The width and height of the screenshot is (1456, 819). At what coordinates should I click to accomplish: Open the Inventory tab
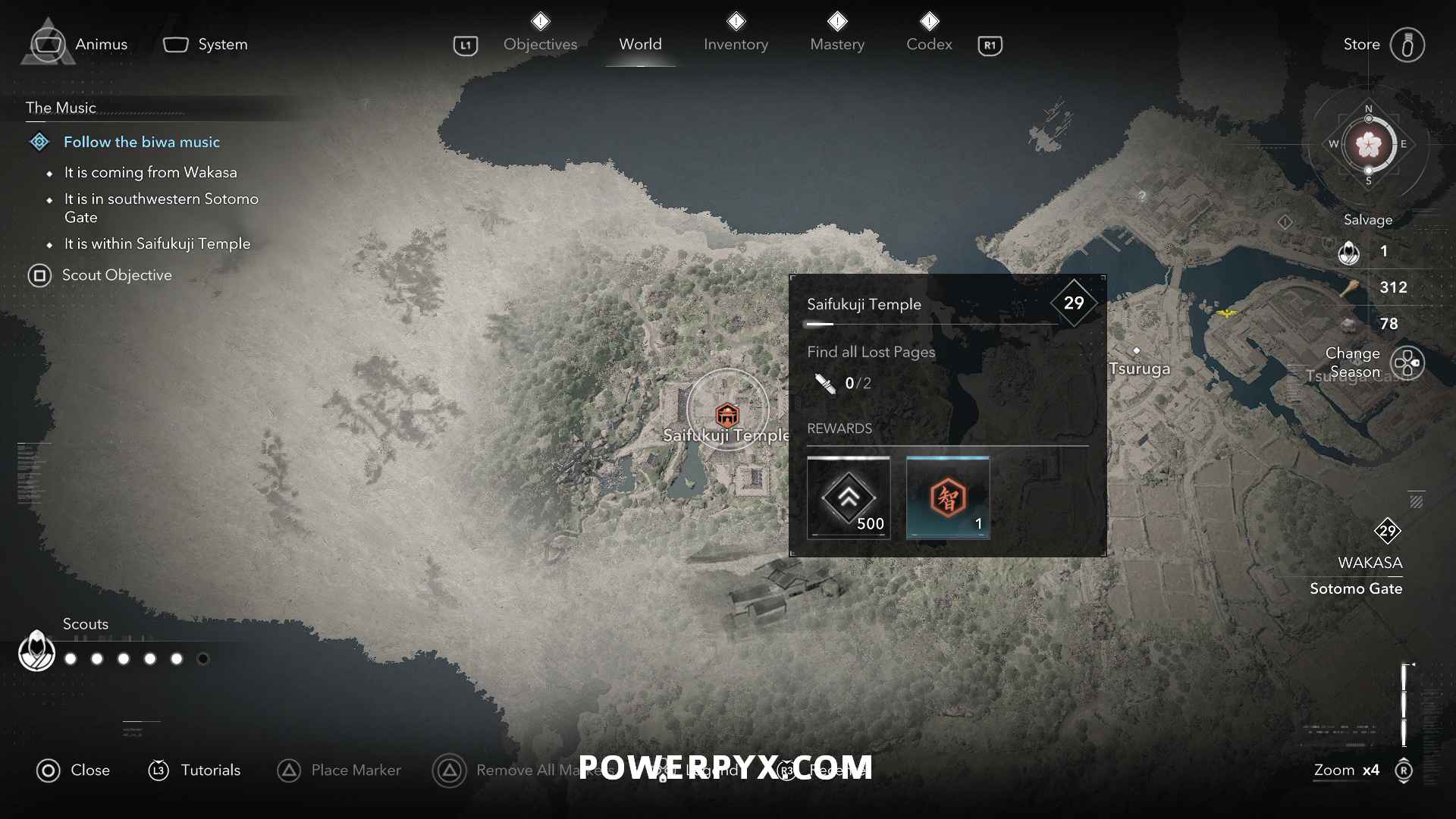click(736, 44)
